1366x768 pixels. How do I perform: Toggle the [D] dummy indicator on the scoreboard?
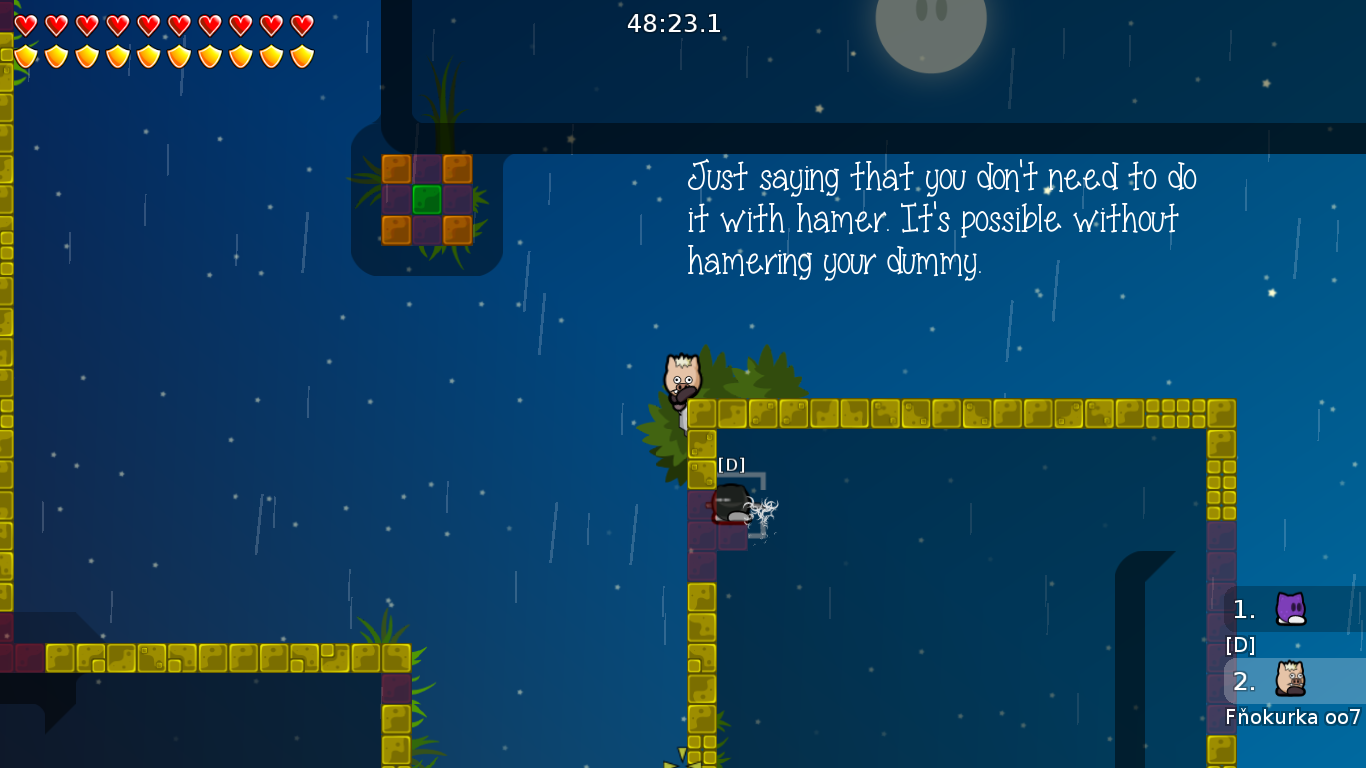(1238, 646)
